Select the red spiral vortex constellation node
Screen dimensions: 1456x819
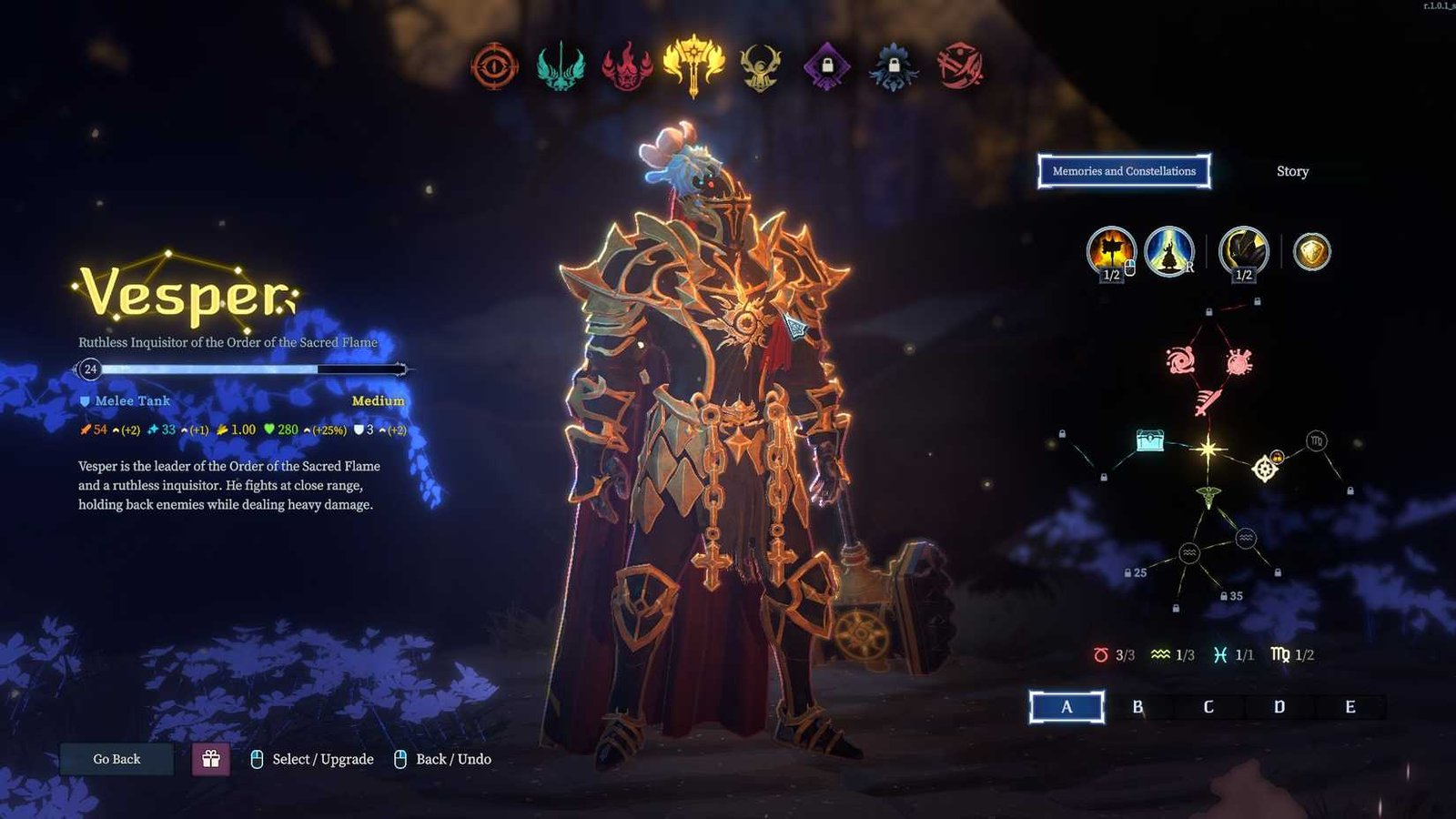(1180, 360)
